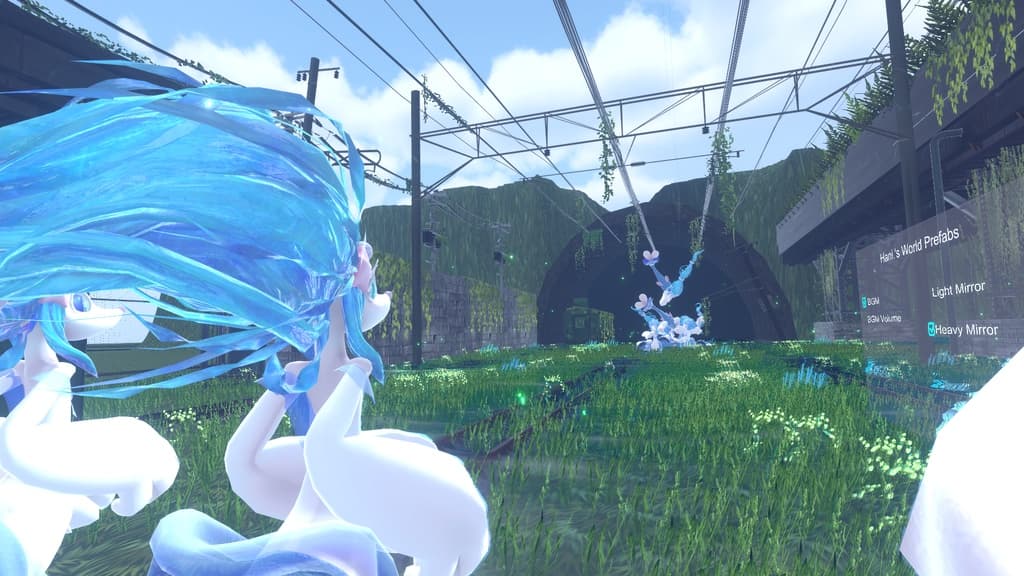Screen dimensions: 1024x576
Task: Turn off the Heavy Mirror option
Action: point(932,328)
